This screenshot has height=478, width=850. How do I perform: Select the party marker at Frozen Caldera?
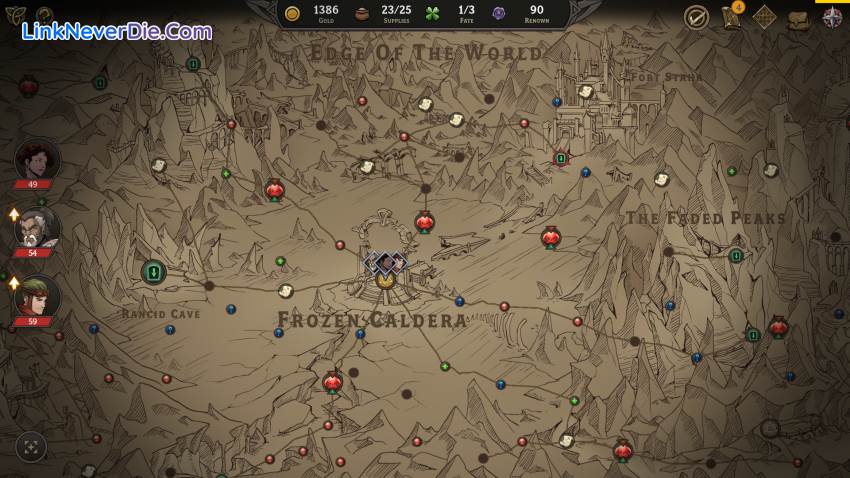[385, 263]
